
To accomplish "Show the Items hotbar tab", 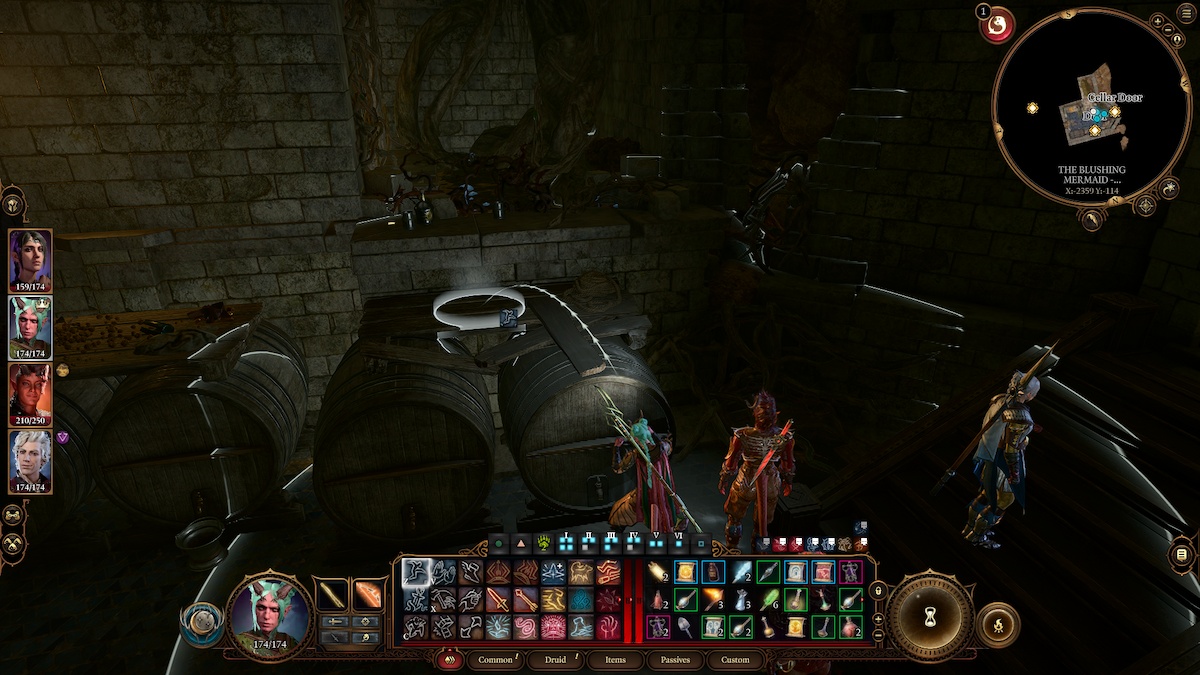I will [x=615, y=660].
